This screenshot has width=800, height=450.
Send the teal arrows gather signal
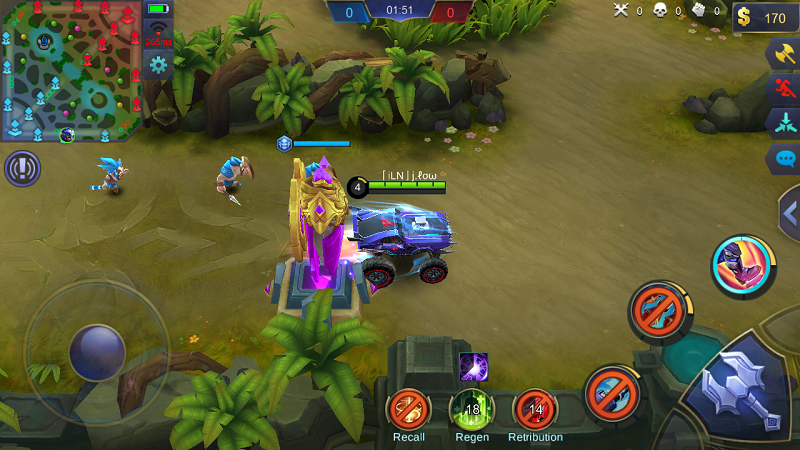click(x=783, y=123)
